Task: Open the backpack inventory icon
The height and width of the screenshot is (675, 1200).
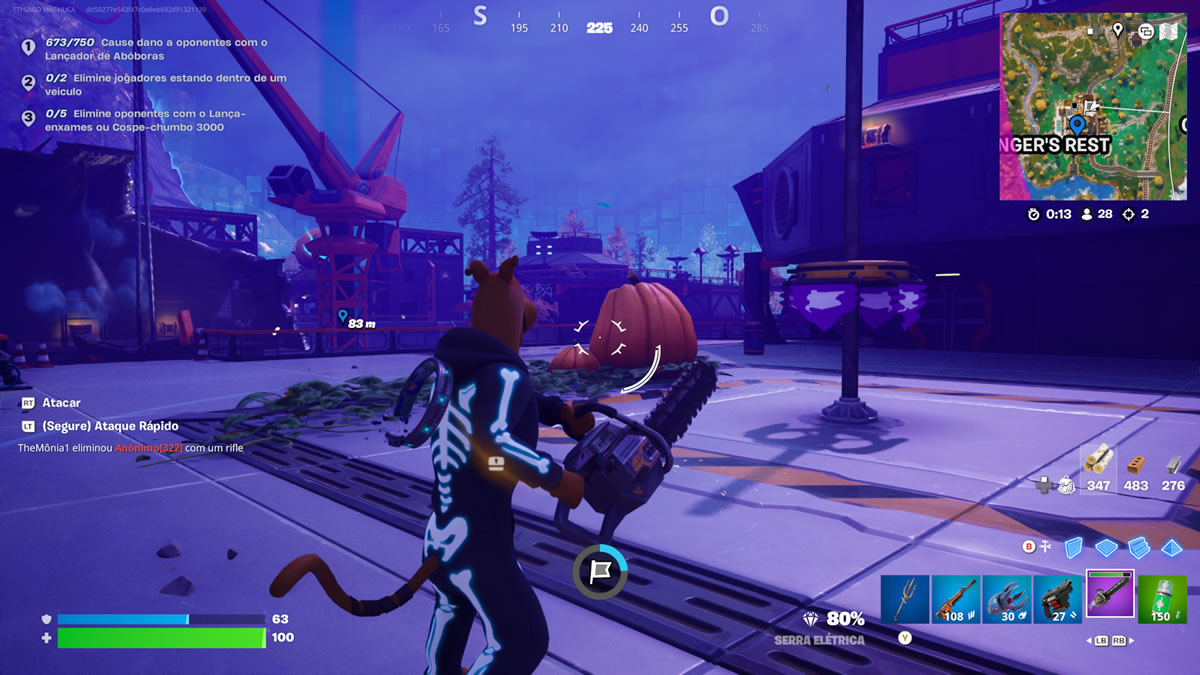Action: [1066, 485]
